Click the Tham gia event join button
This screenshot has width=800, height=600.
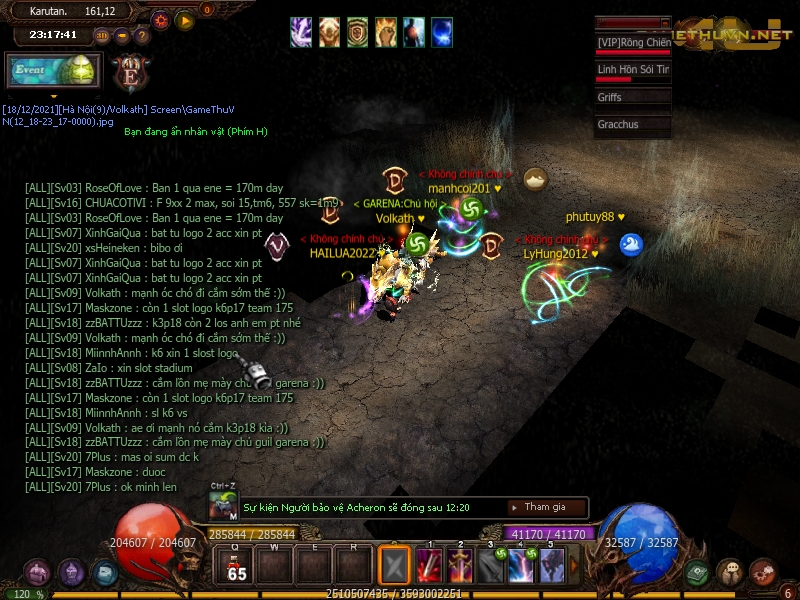click(x=545, y=507)
